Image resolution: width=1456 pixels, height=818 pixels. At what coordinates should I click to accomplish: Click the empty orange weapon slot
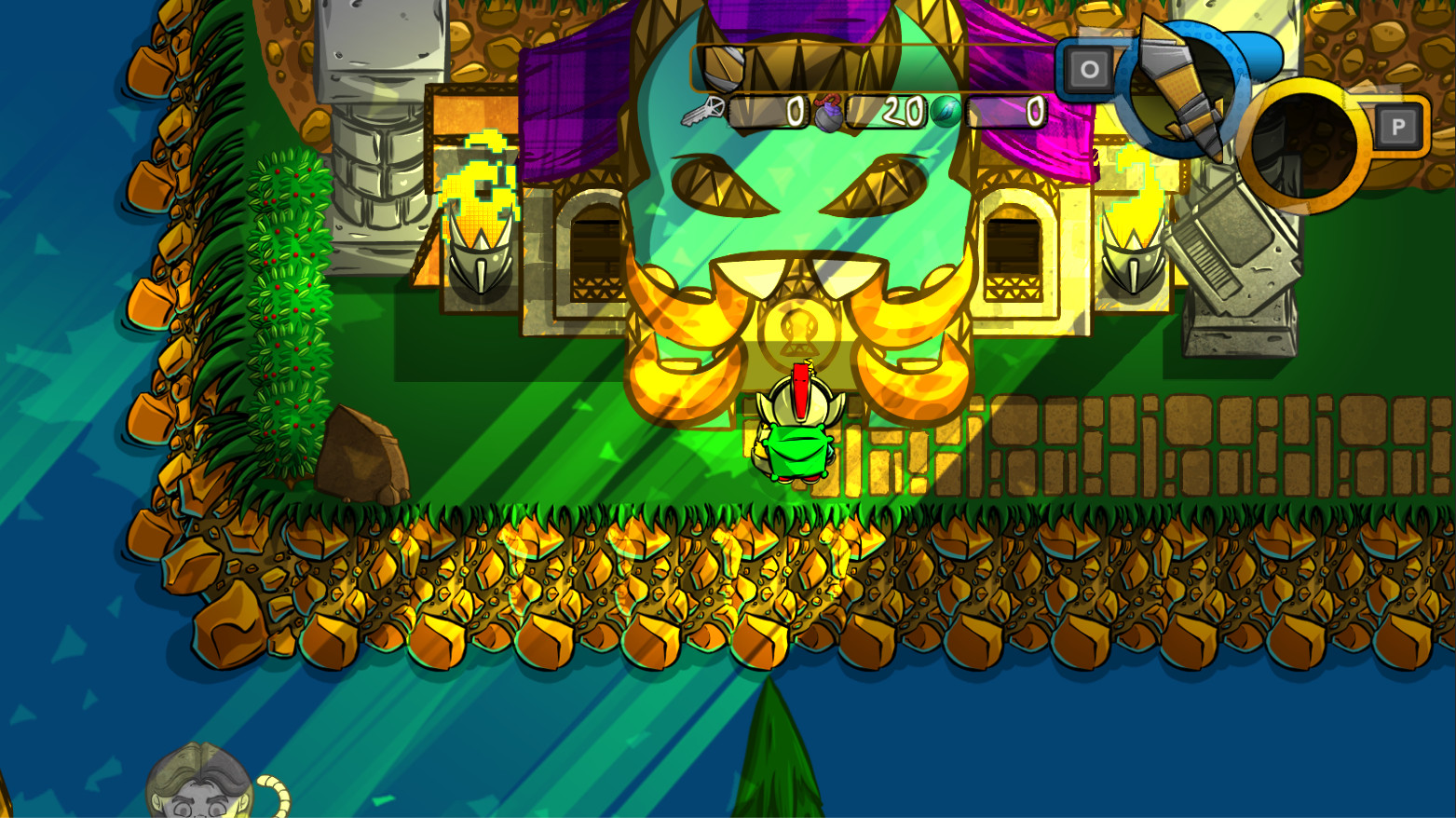click(x=1306, y=137)
